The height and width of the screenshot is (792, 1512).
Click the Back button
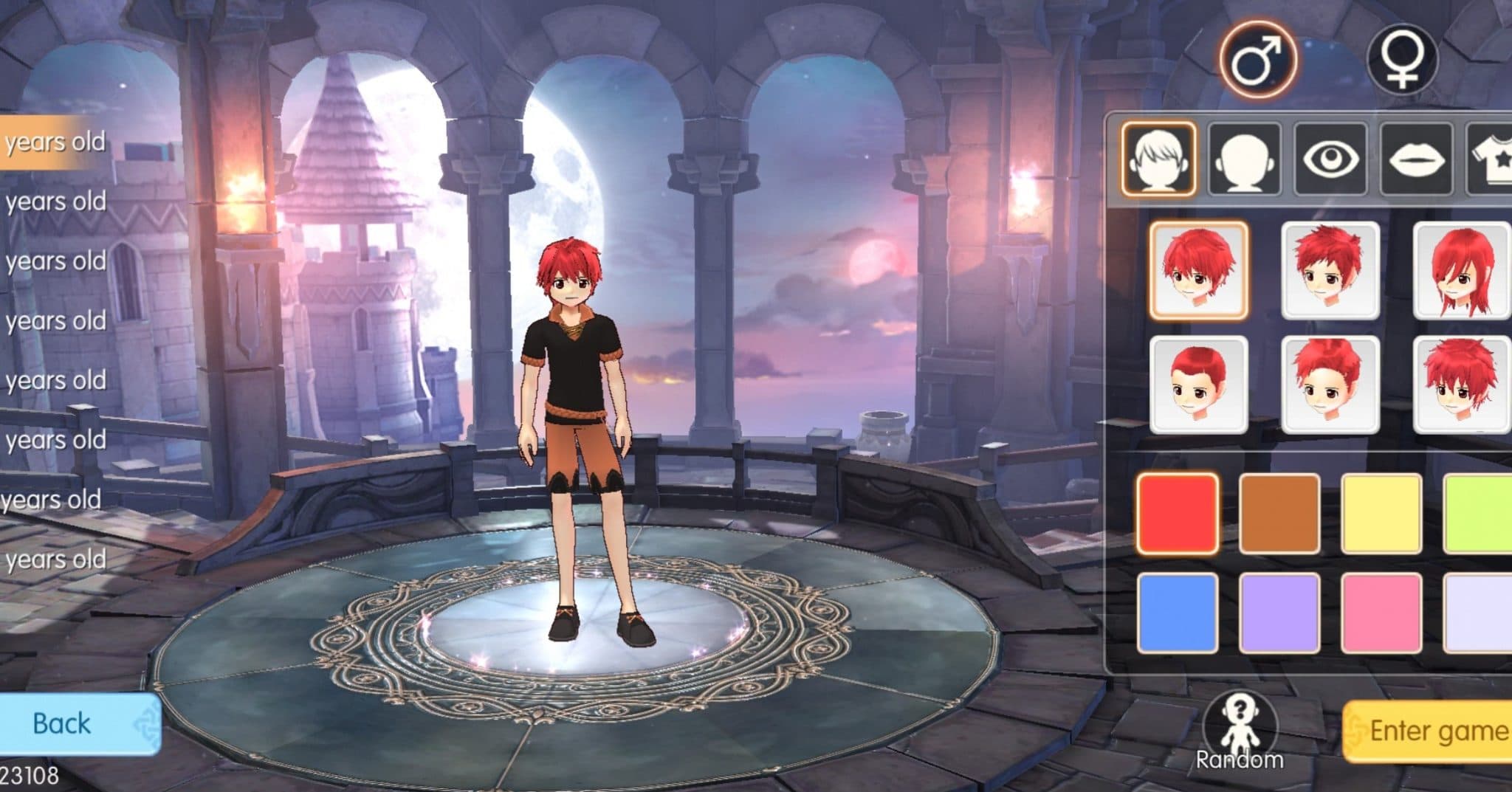click(x=63, y=723)
